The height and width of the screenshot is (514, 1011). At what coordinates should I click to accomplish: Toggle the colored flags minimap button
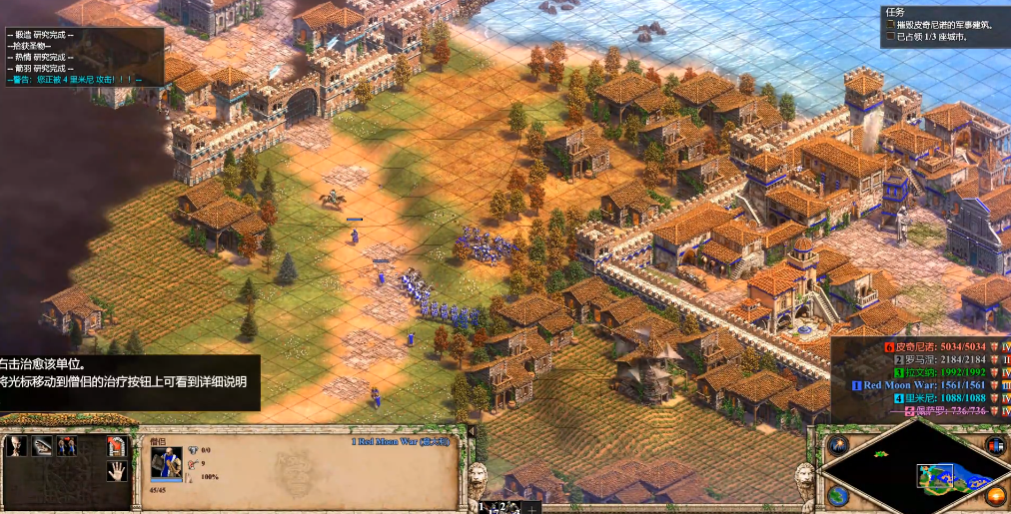coord(995,445)
